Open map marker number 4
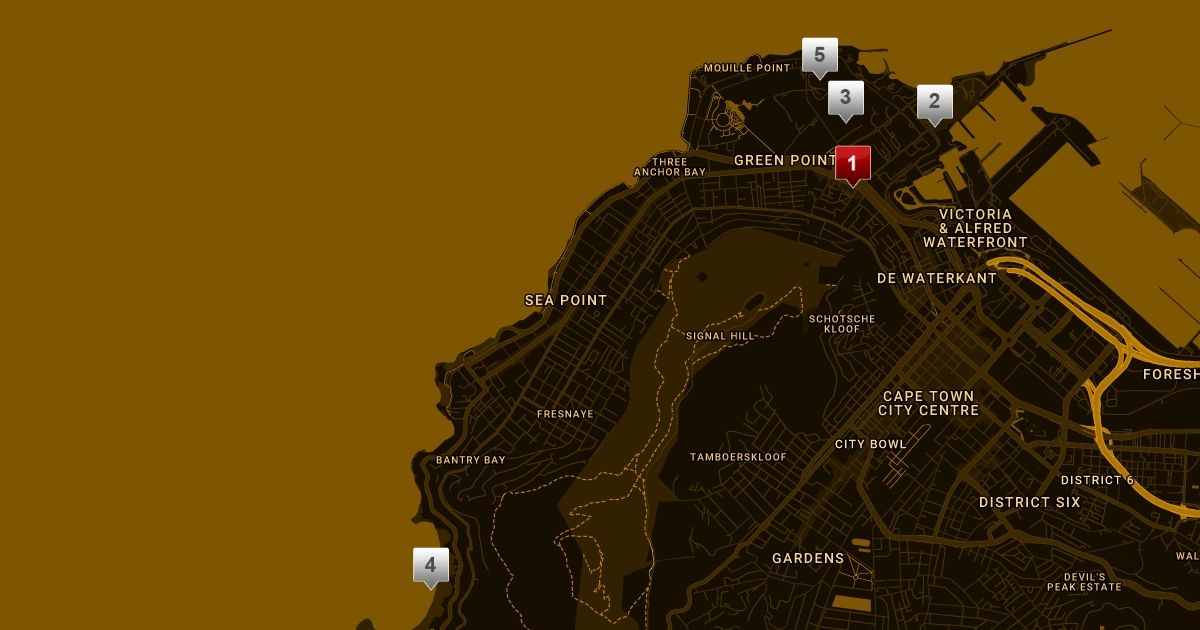 point(431,565)
